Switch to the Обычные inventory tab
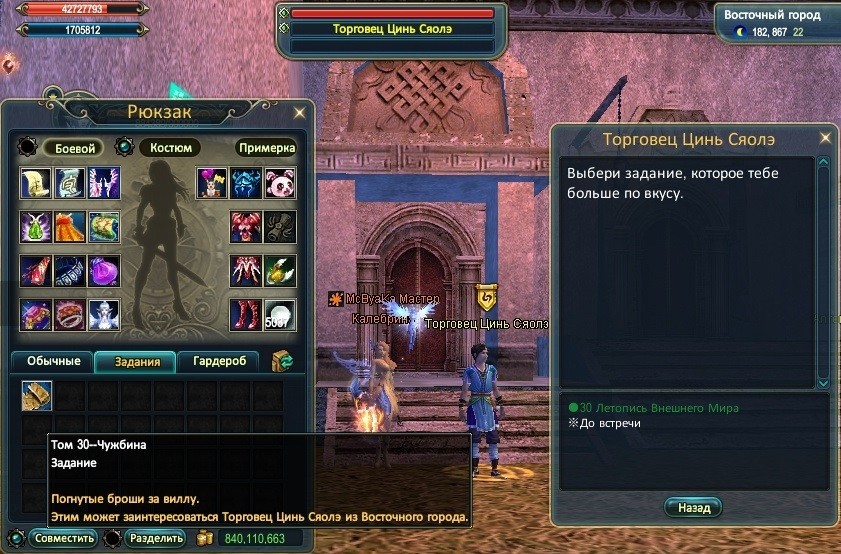Screen dimensions: 841x554 [51, 361]
